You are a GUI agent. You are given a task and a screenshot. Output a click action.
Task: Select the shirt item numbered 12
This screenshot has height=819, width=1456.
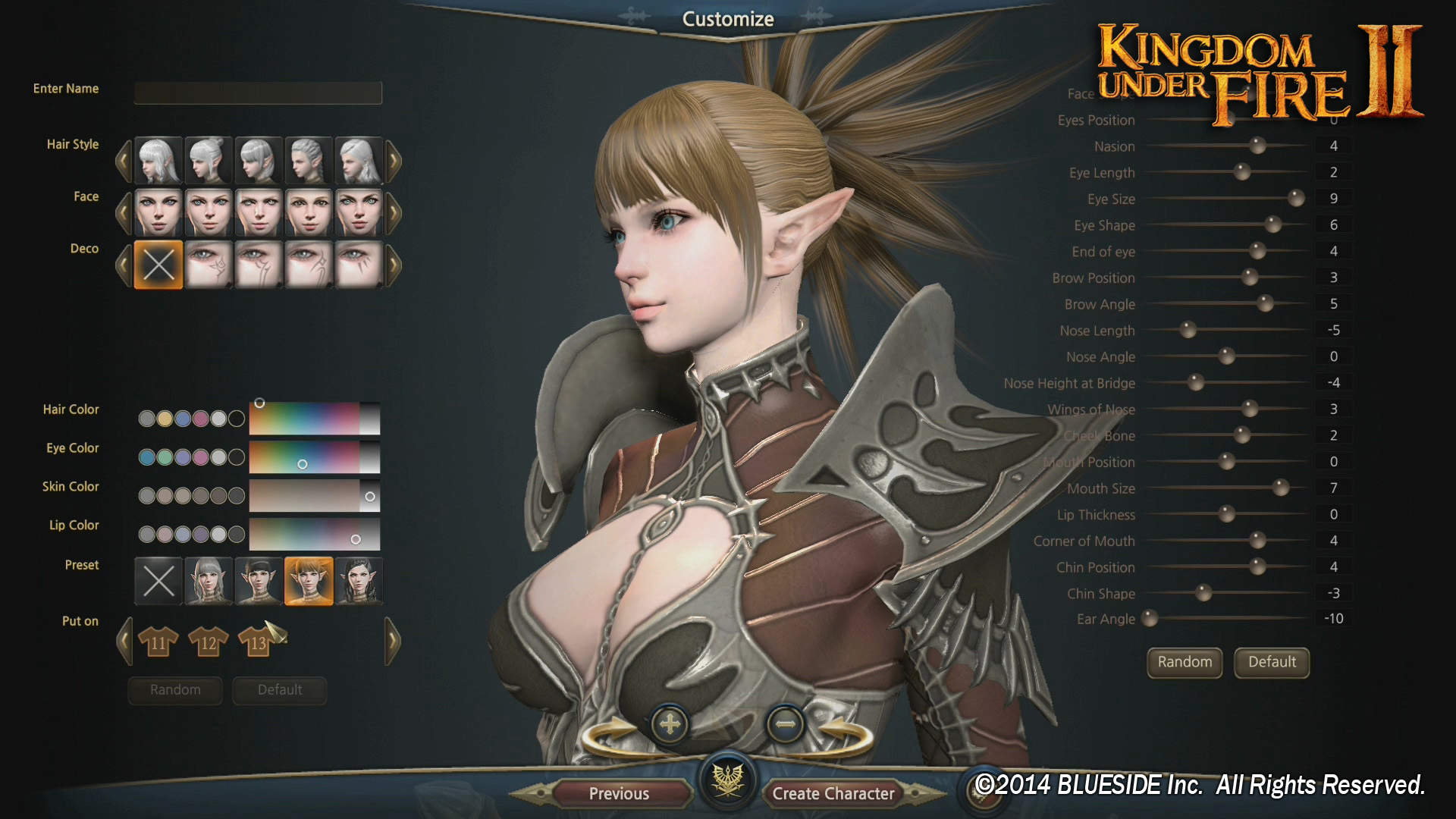point(207,642)
